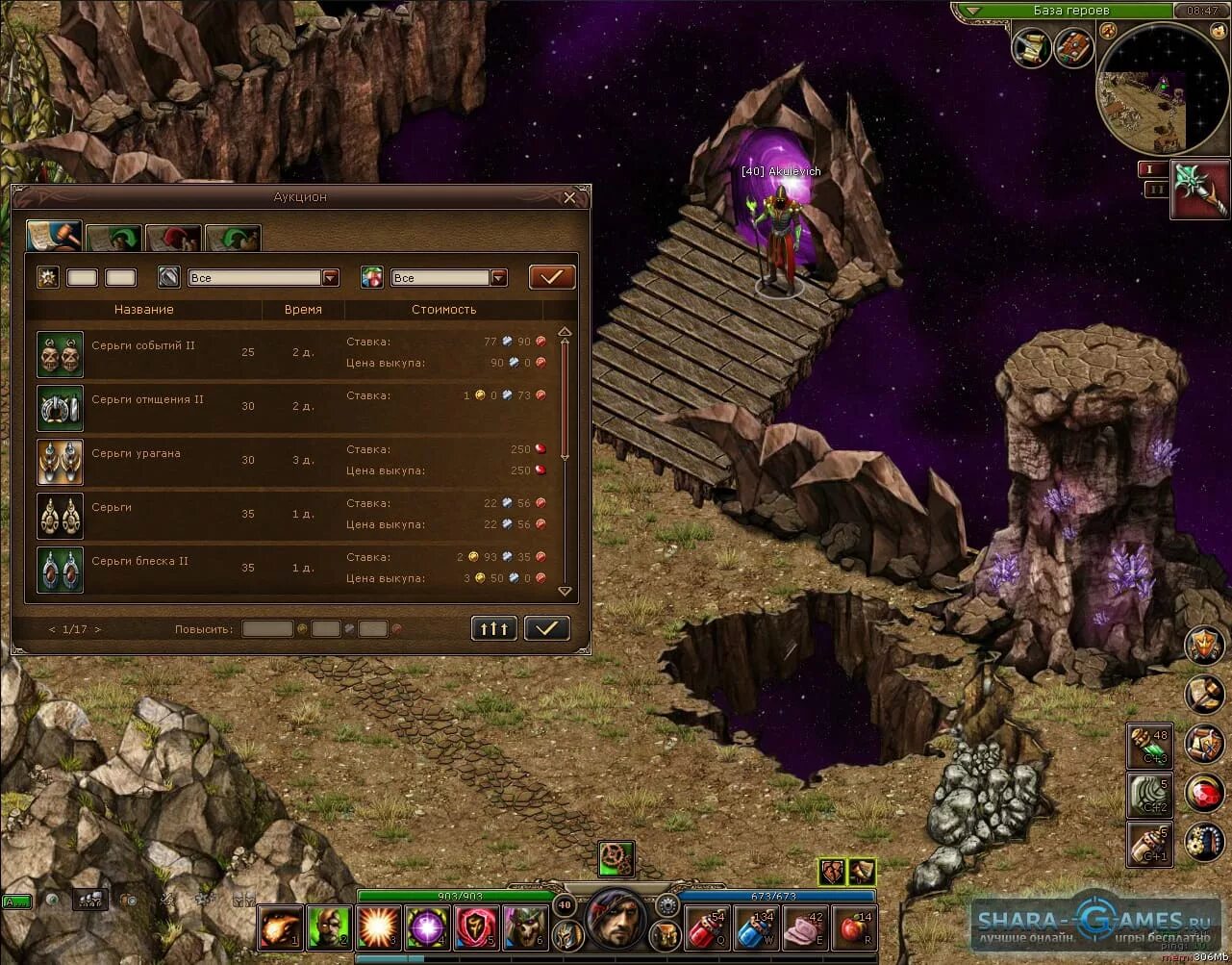Choose the Серьги урагана listing
Screen dimensions: 1232x965
(x=289, y=460)
